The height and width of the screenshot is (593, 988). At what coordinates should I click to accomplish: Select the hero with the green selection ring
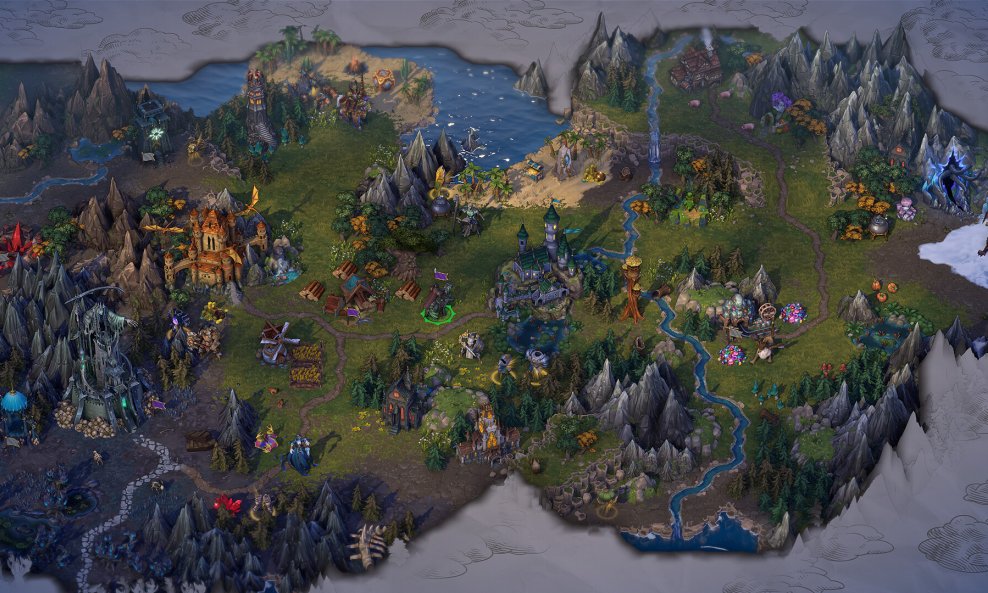pyautogui.click(x=437, y=303)
